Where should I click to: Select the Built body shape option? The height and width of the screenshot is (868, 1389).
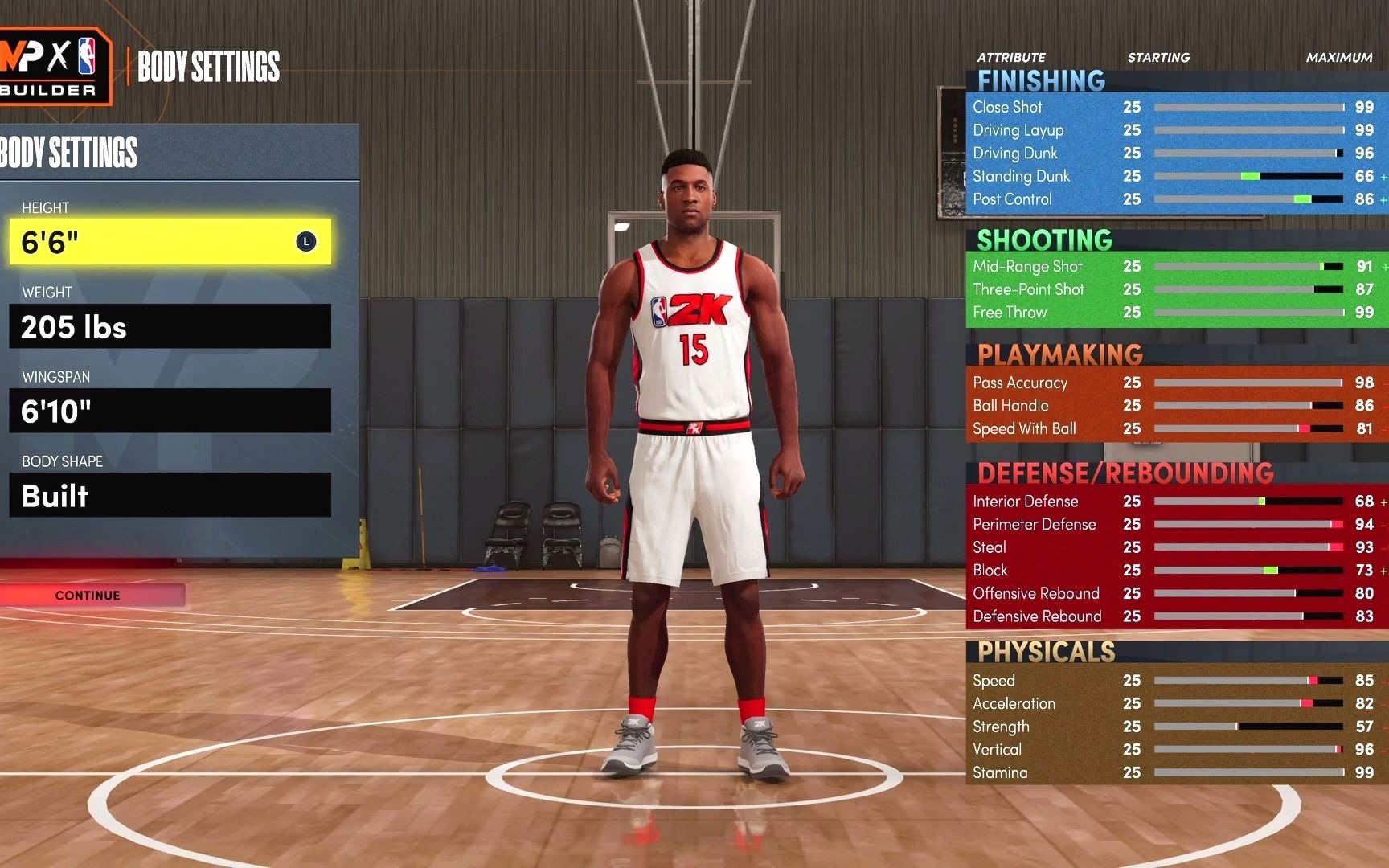169,496
